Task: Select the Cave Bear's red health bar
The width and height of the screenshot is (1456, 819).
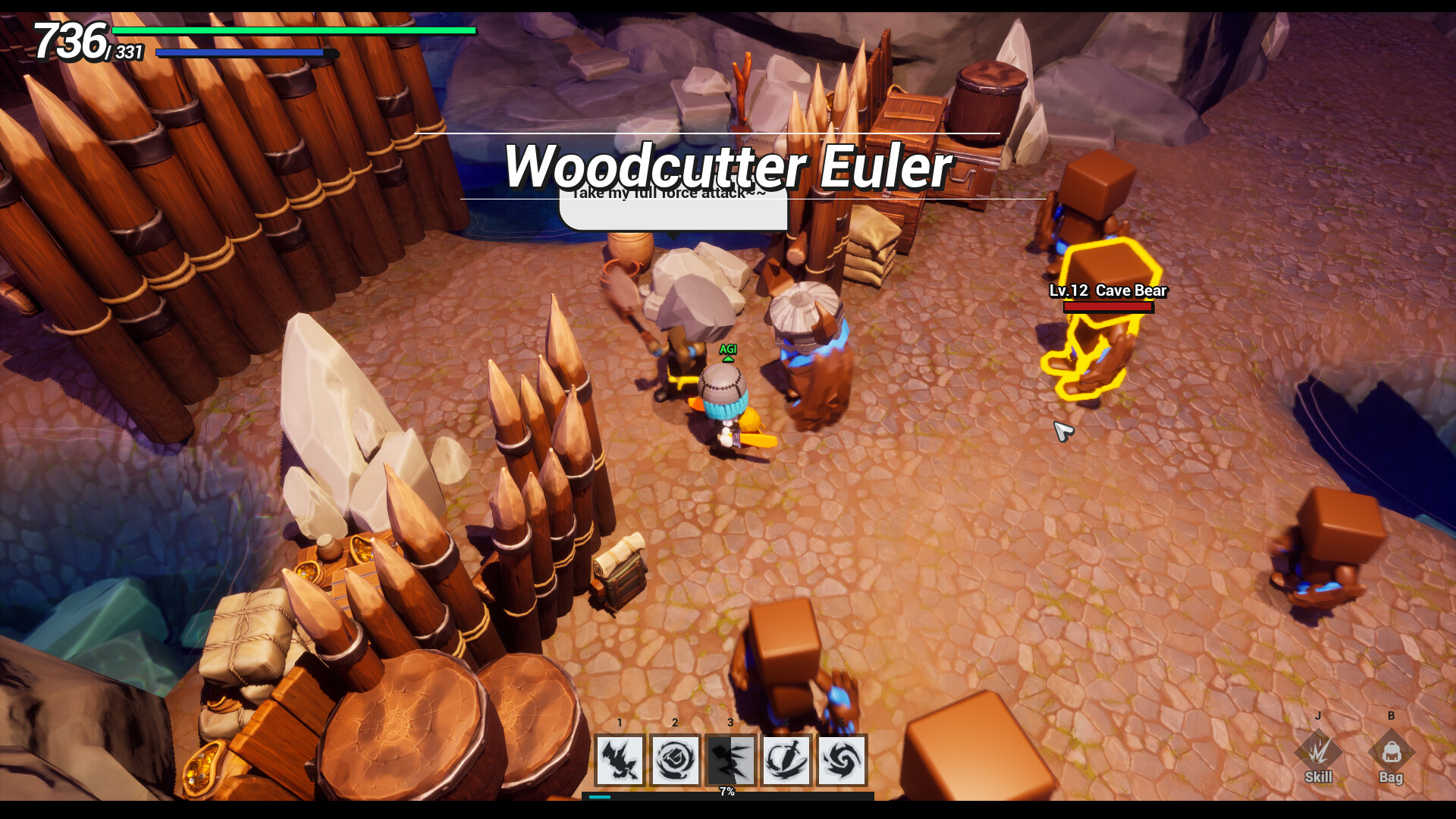Action: click(1107, 309)
